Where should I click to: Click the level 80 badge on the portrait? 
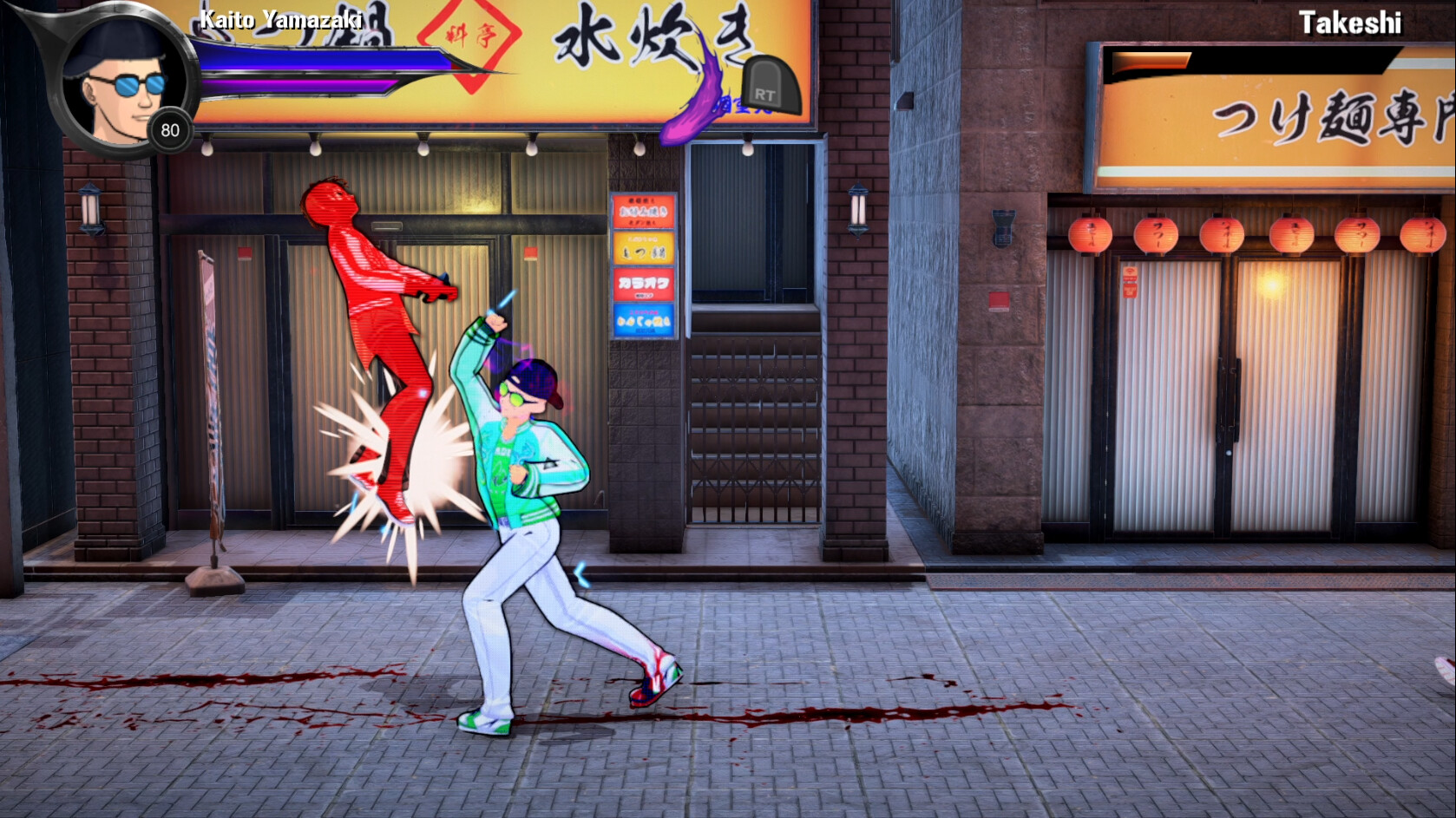tap(171, 131)
